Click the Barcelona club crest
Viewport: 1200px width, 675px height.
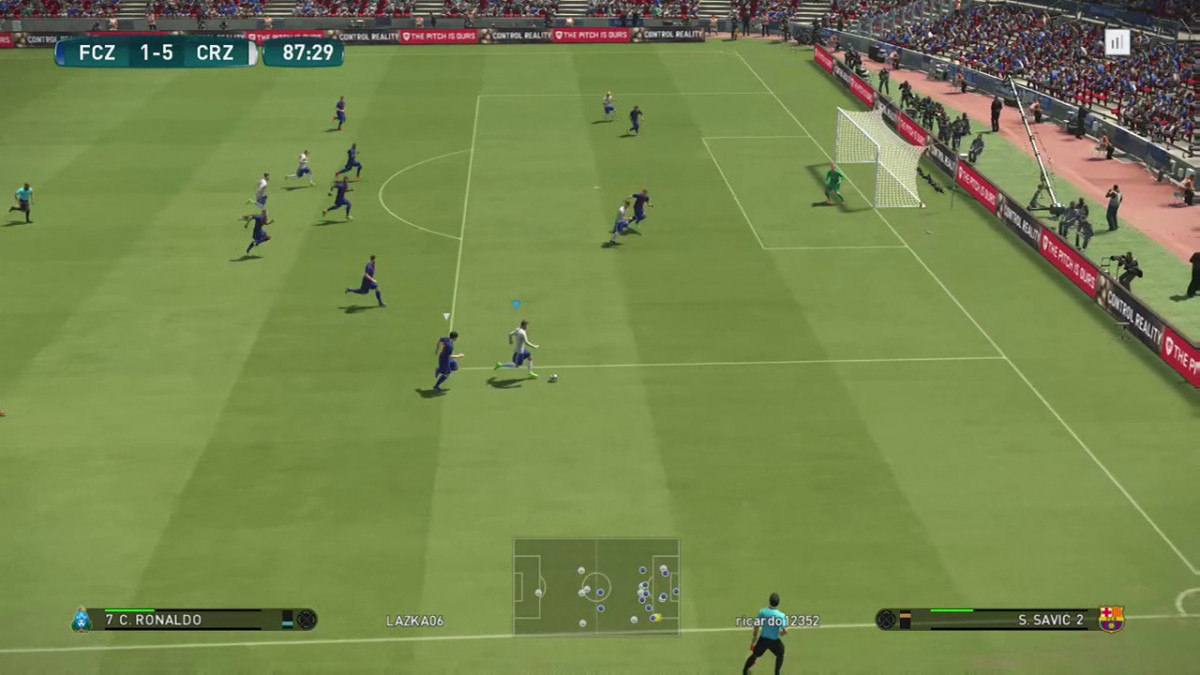(x=1111, y=619)
